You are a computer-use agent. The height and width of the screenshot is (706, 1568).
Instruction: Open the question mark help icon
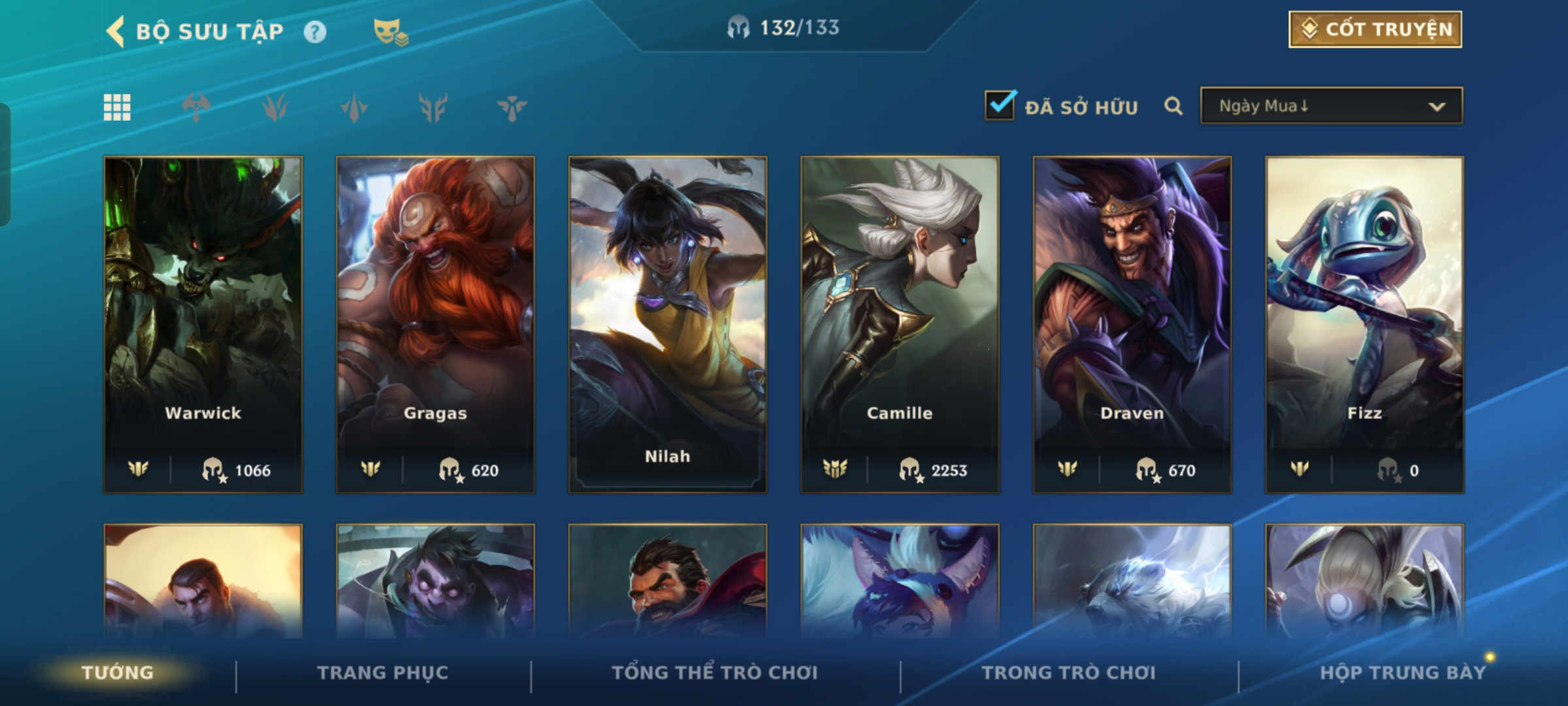[x=315, y=32]
